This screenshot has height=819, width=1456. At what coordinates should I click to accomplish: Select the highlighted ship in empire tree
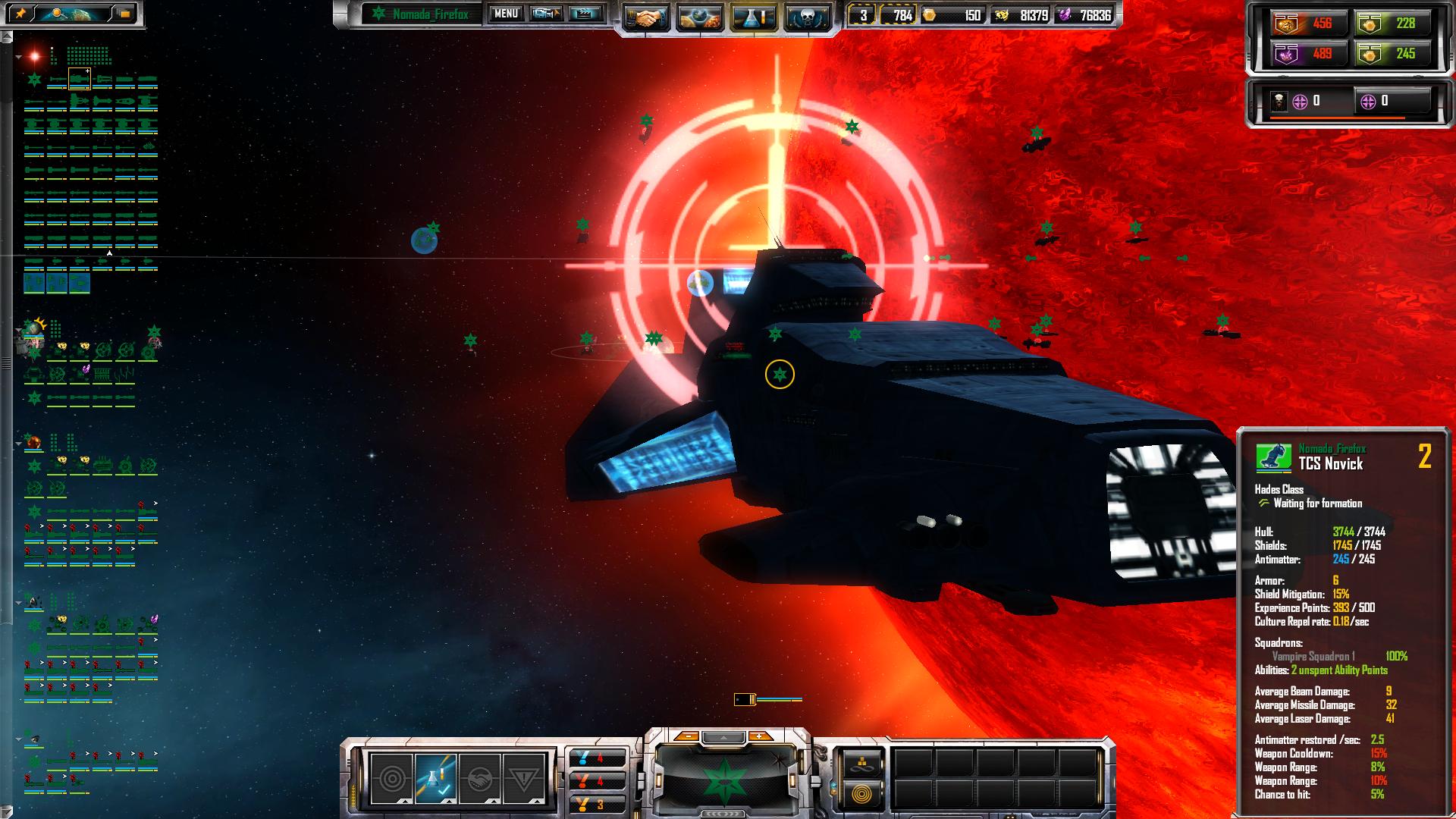[80, 78]
